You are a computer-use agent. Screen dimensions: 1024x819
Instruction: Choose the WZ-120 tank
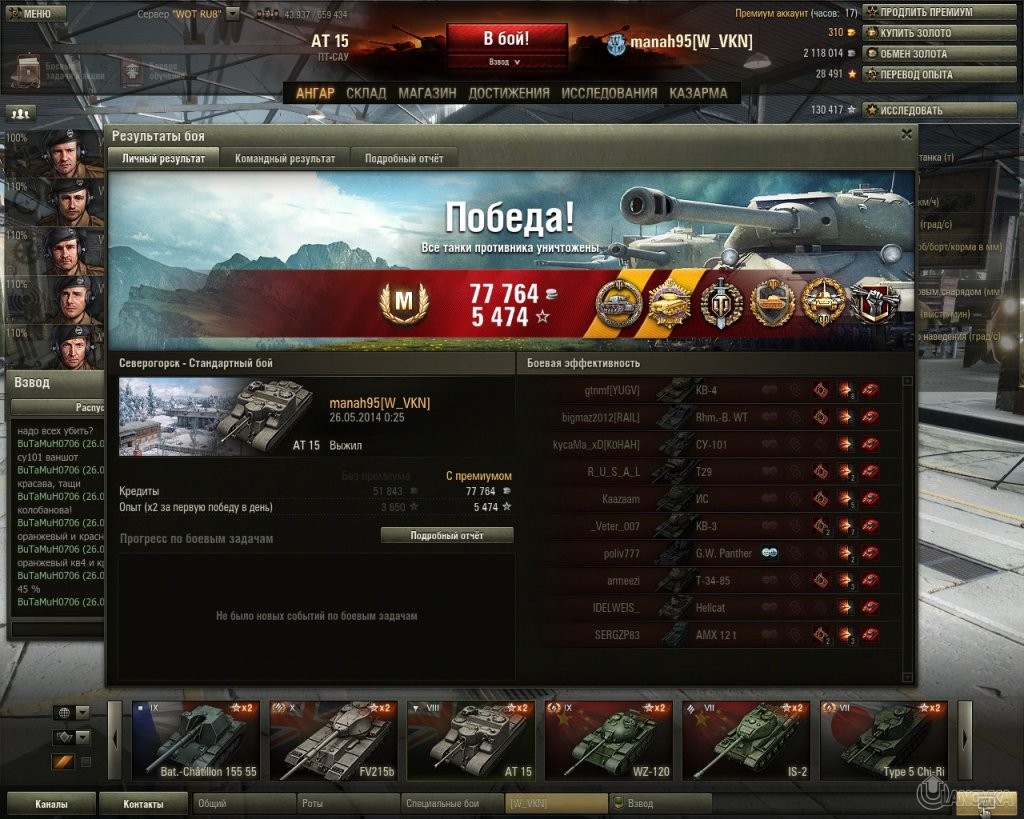pos(608,741)
